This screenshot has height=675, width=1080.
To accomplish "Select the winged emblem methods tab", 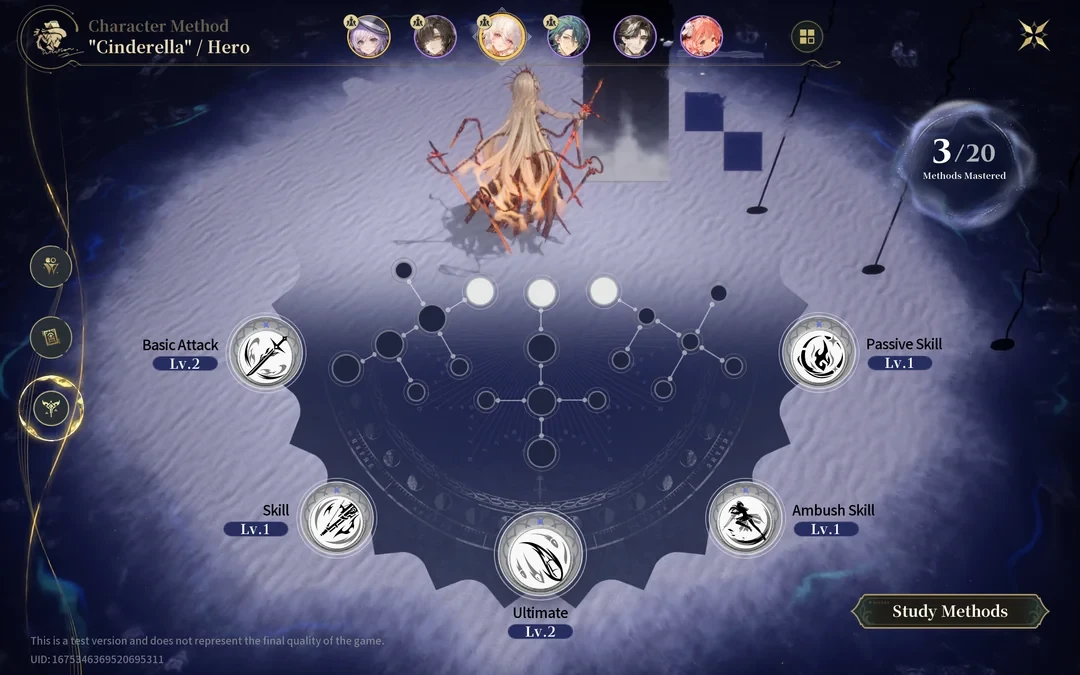I will point(51,407).
